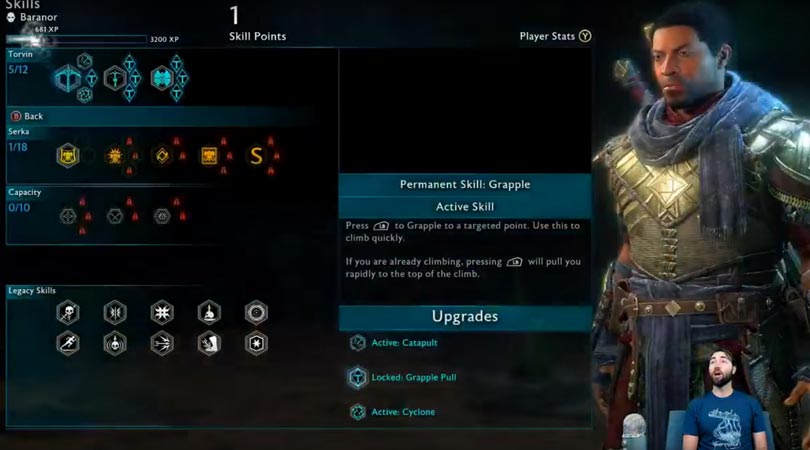The width and height of the screenshot is (810, 450).
Task: Choose the yellow sunburst Serka skill
Action: pyautogui.click(x=115, y=156)
